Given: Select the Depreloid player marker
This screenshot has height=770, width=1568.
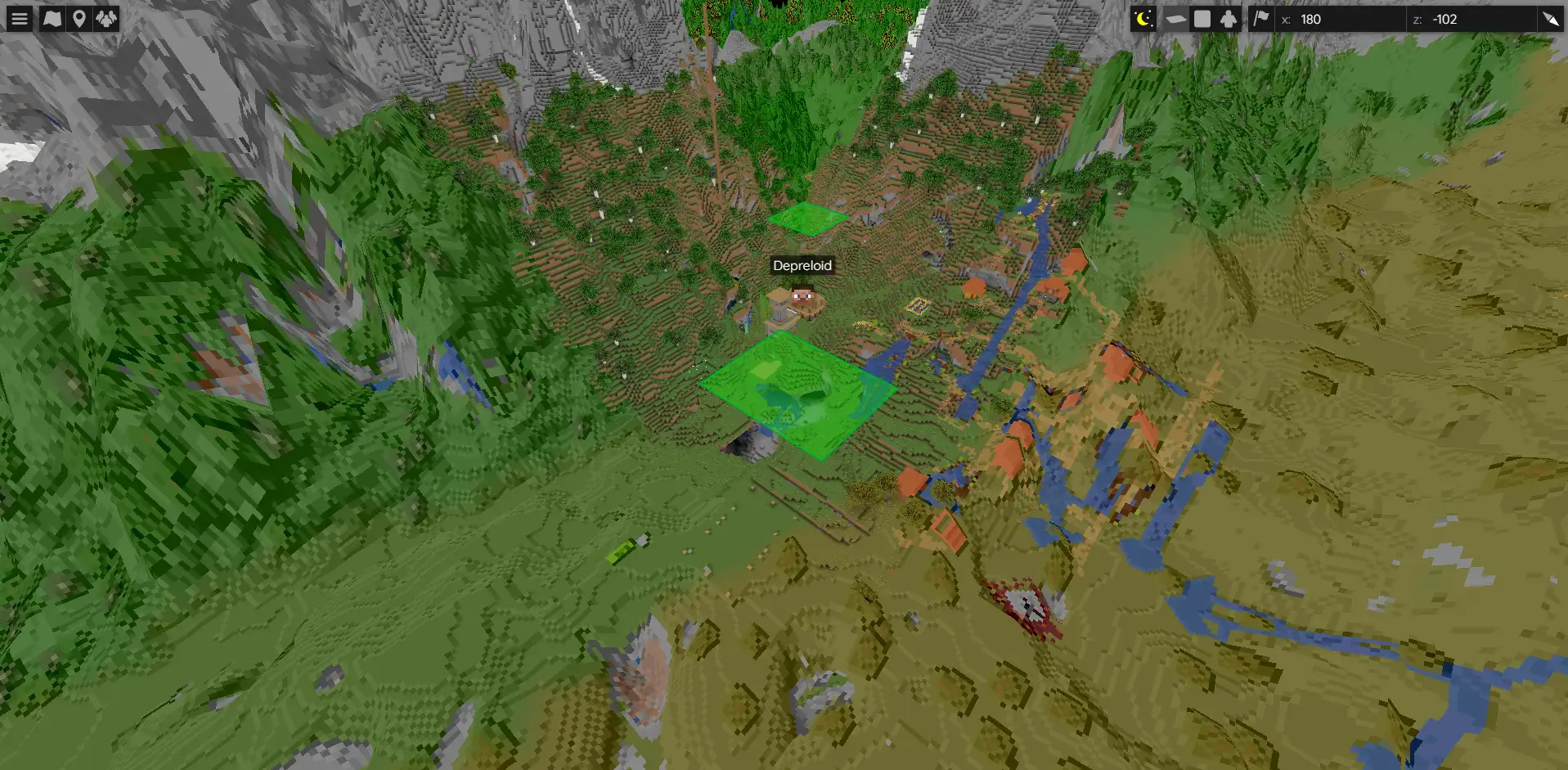Looking at the screenshot, I should click(802, 294).
